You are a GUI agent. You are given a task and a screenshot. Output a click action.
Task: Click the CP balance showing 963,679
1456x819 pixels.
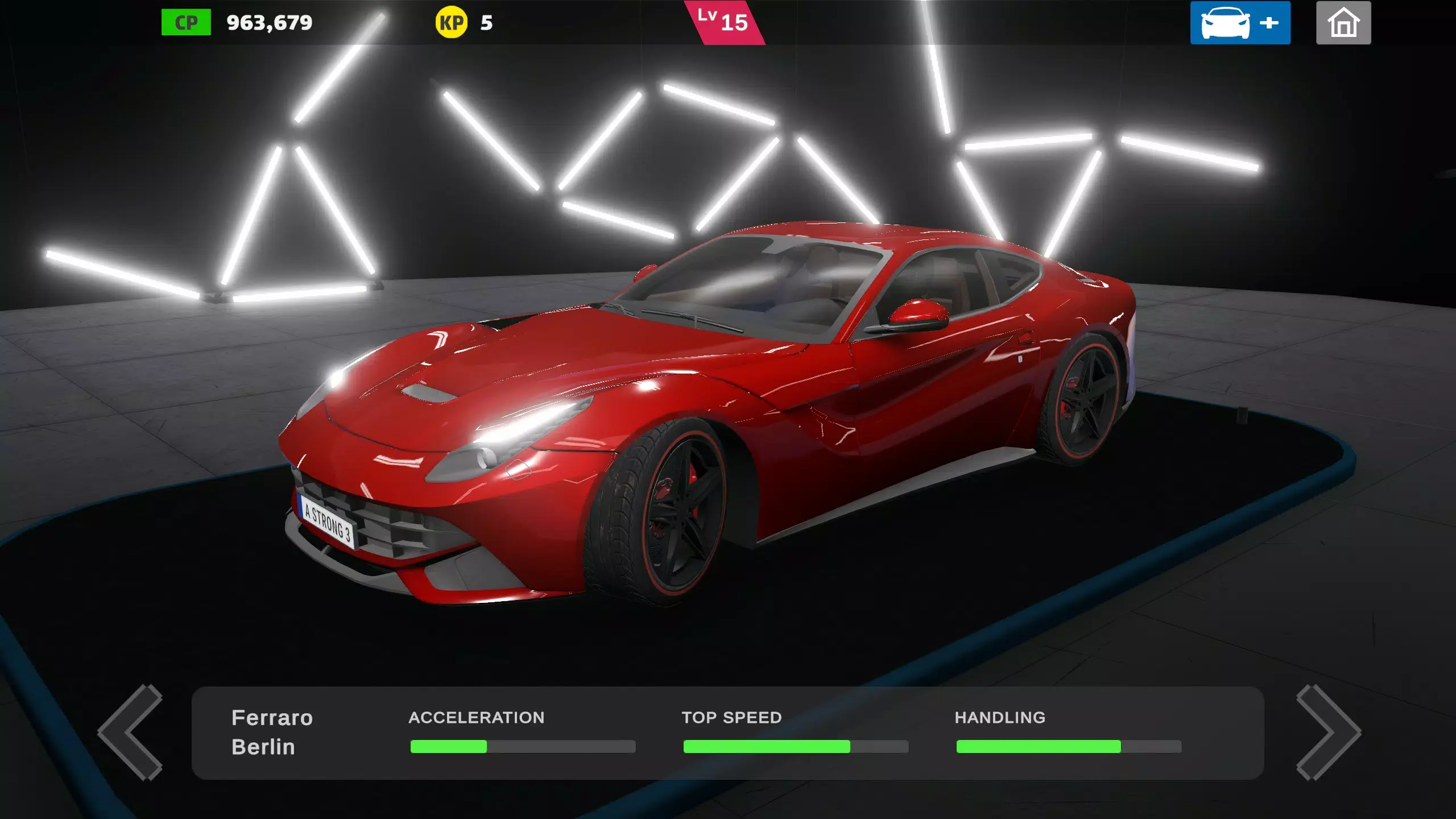tap(268, 23)
